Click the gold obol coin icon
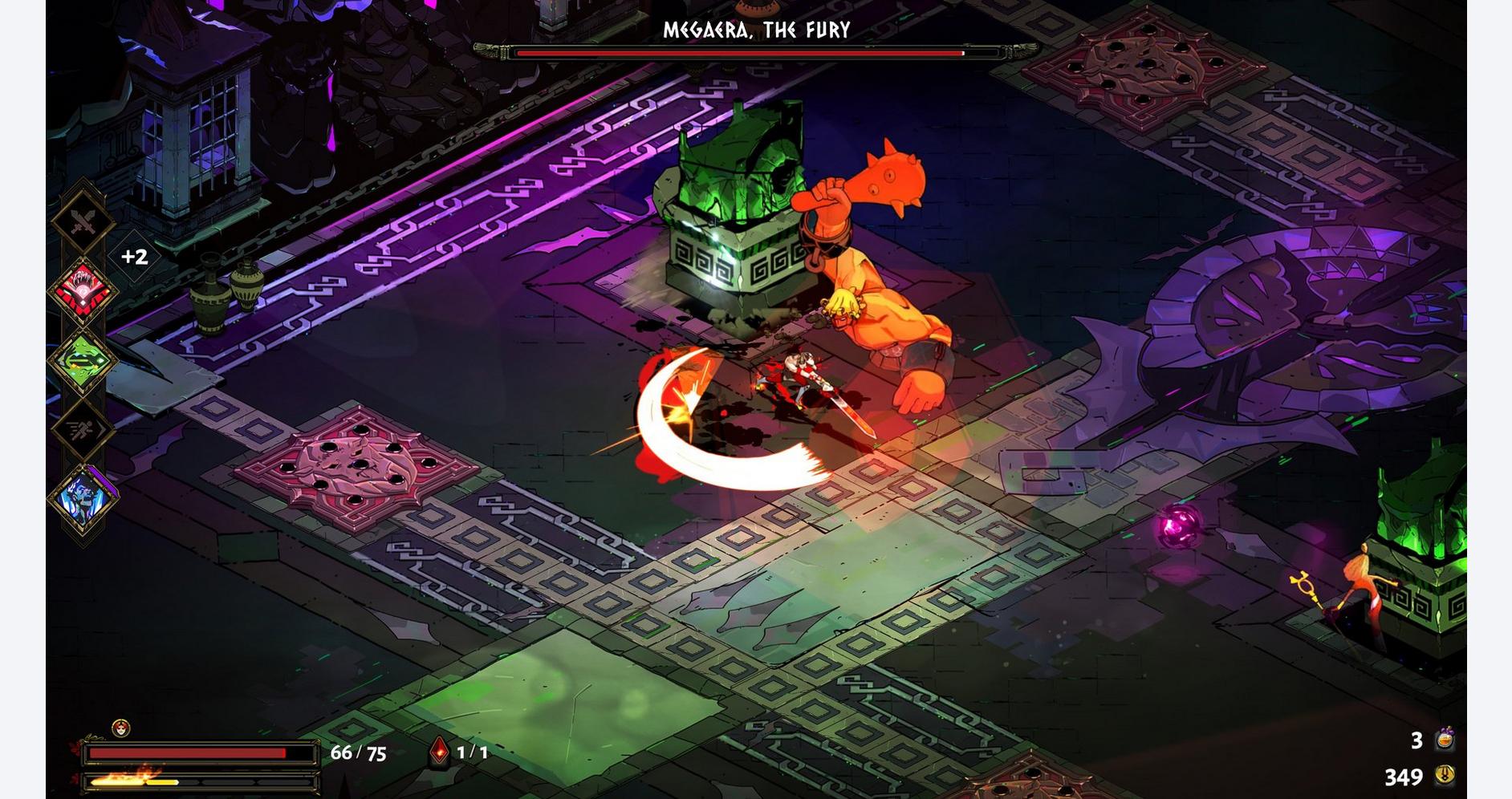Screen dimensions: 1512x799 [x=1445, y=775]
